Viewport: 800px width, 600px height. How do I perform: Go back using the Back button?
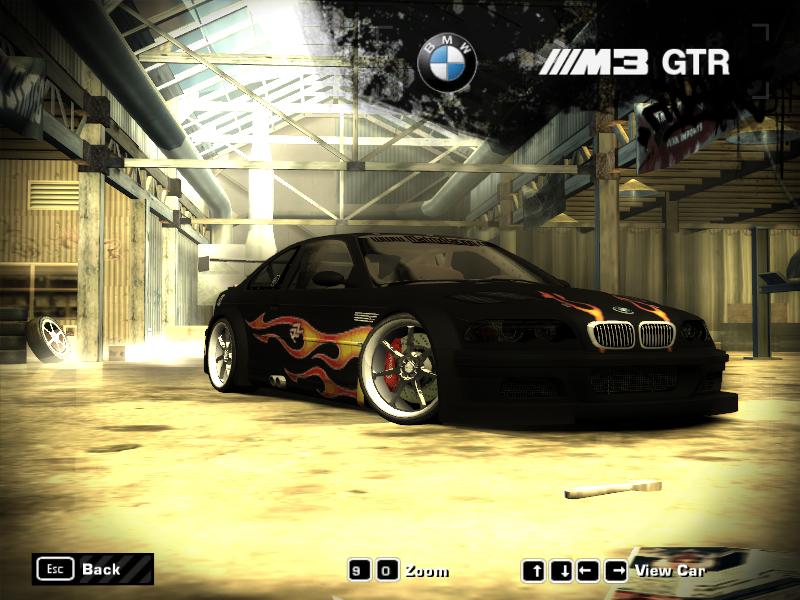pos(92,569)
